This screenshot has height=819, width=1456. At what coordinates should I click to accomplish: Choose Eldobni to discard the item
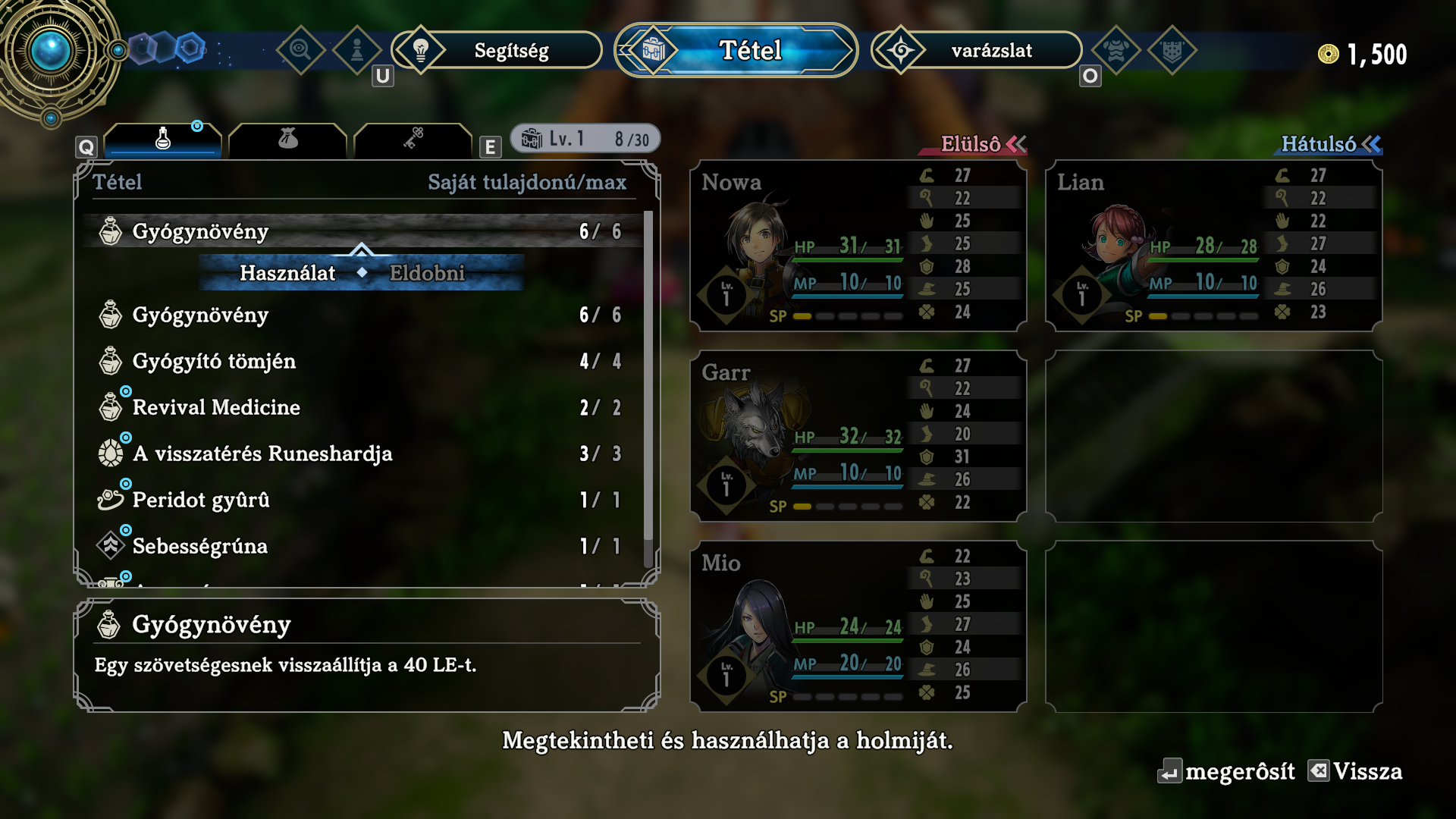coord(427,273)
